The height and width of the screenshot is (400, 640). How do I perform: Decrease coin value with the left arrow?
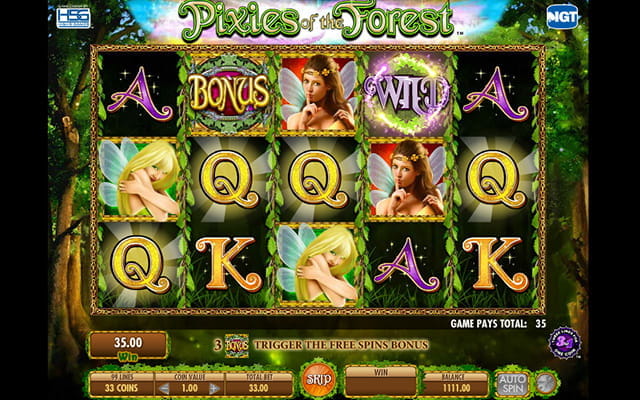click(165, 388)
